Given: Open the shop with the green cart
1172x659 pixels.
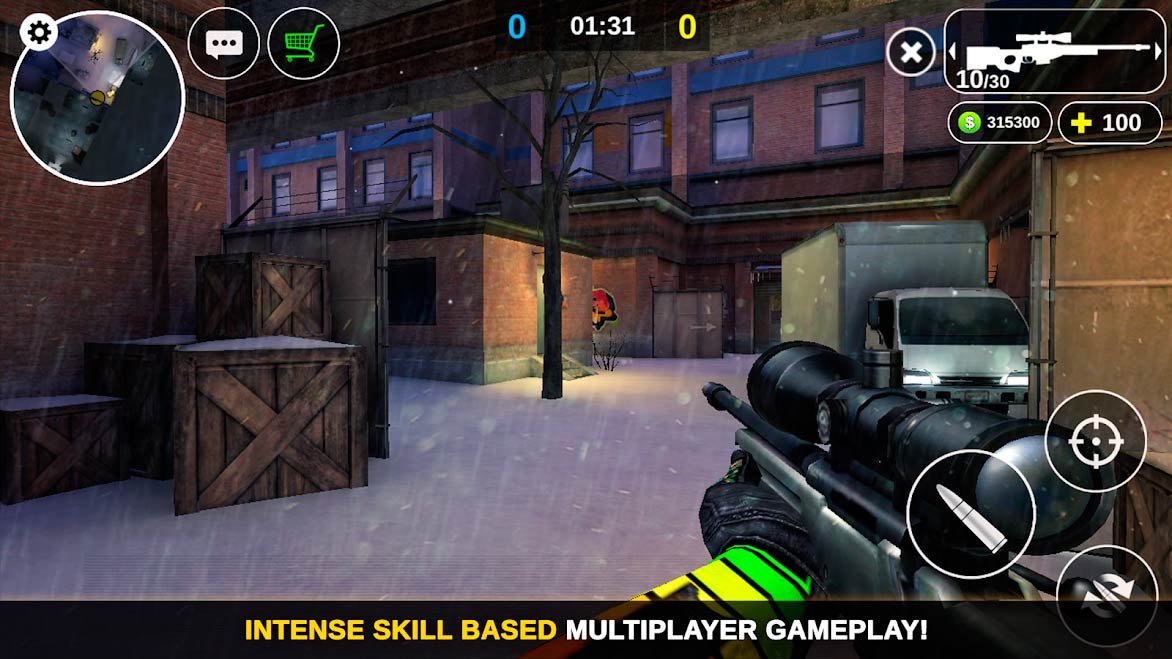Looking at the screenshot, I should [x=303, y=44].
